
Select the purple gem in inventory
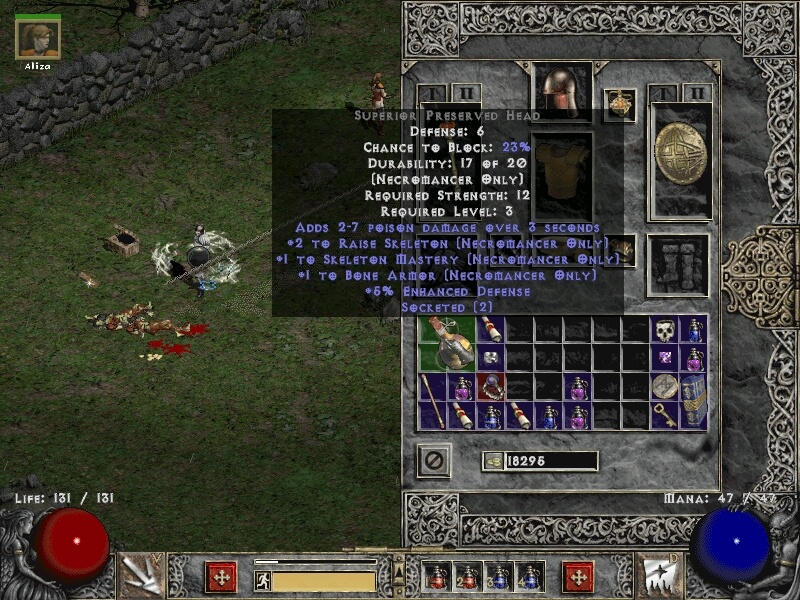[x=664, y=358]
